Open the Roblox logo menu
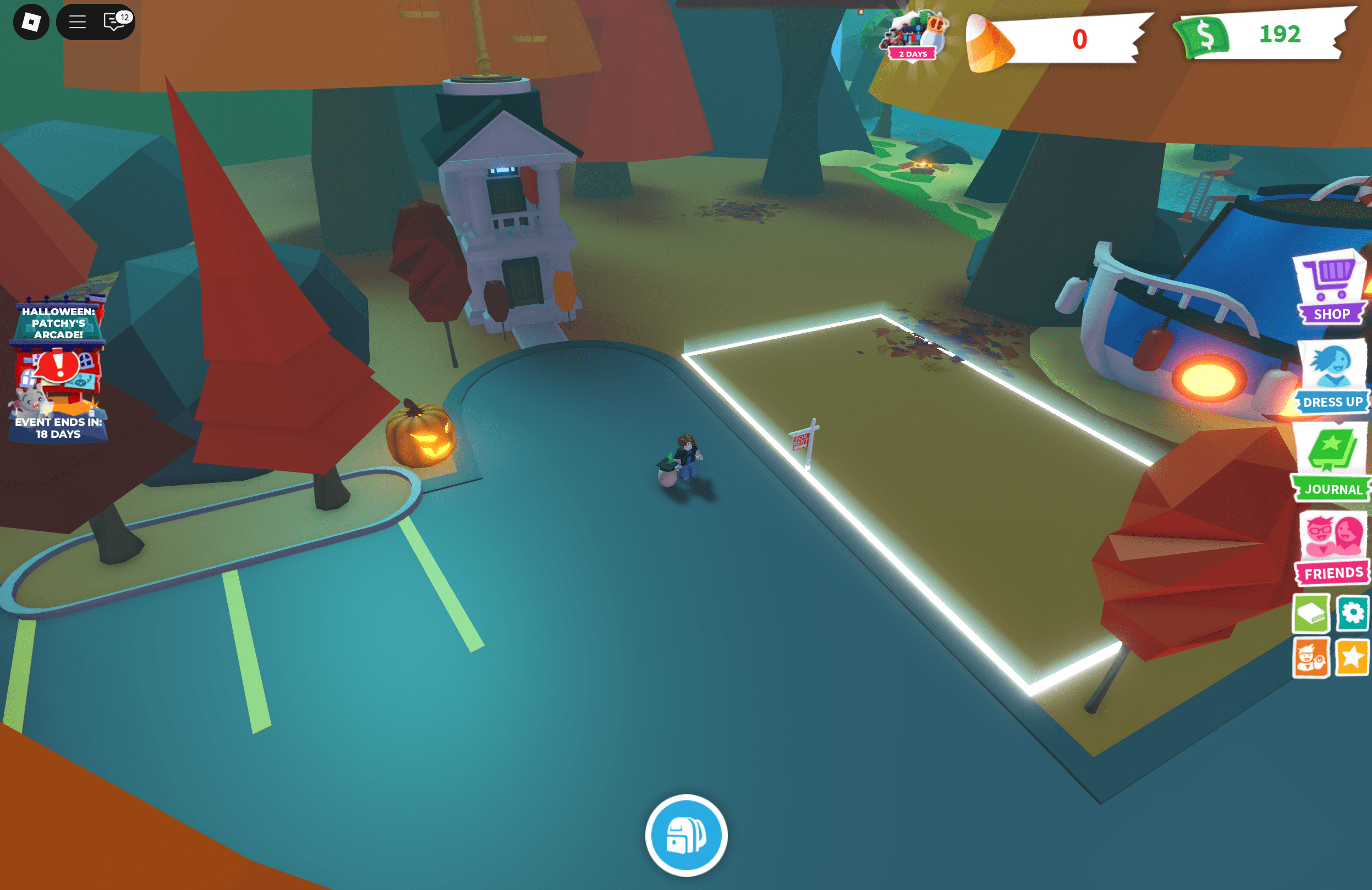The image size is (1372, 890). click(x=31, y=22)
